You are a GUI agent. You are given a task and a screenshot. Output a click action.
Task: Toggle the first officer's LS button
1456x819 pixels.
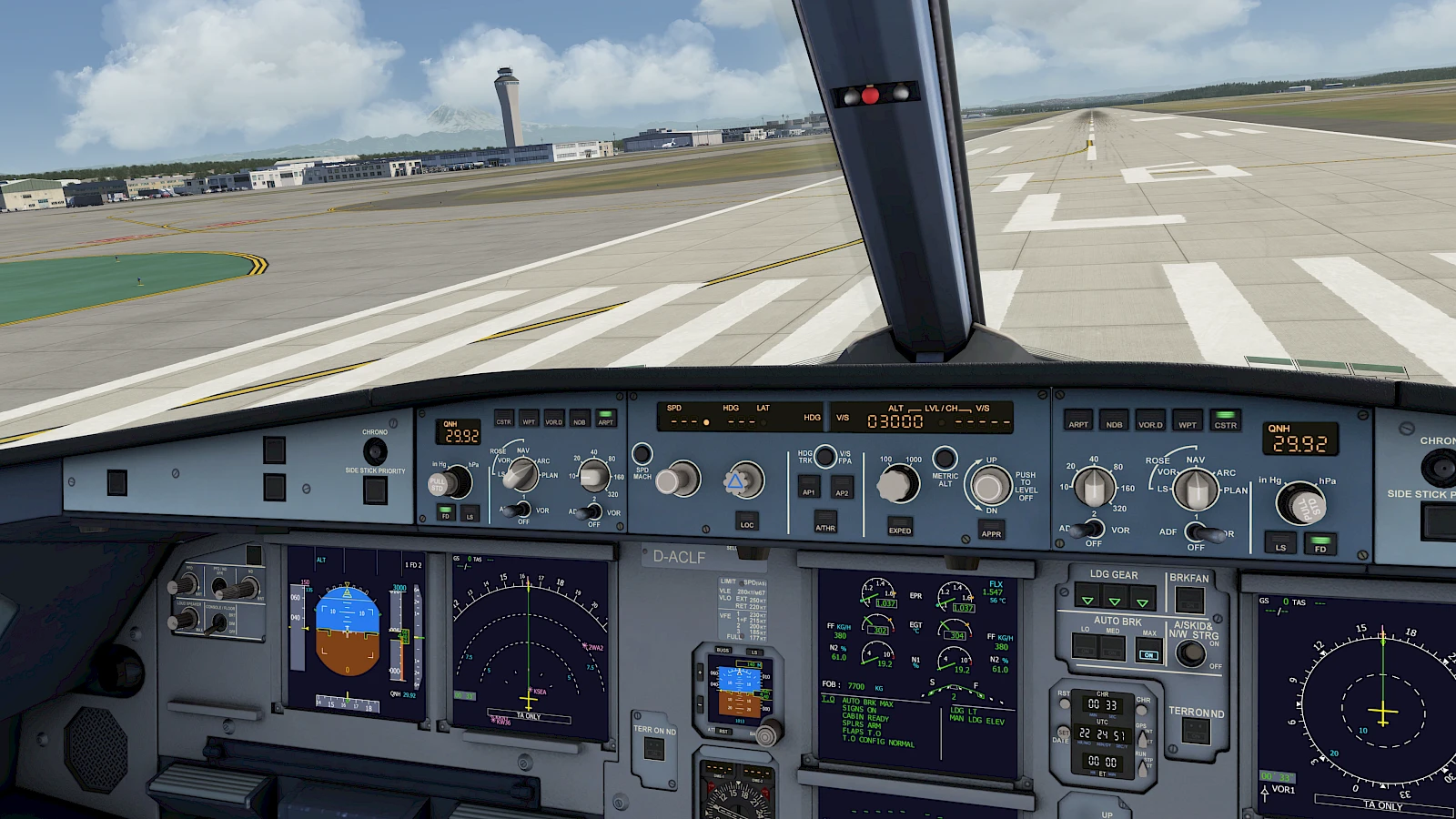[1280, 544]
